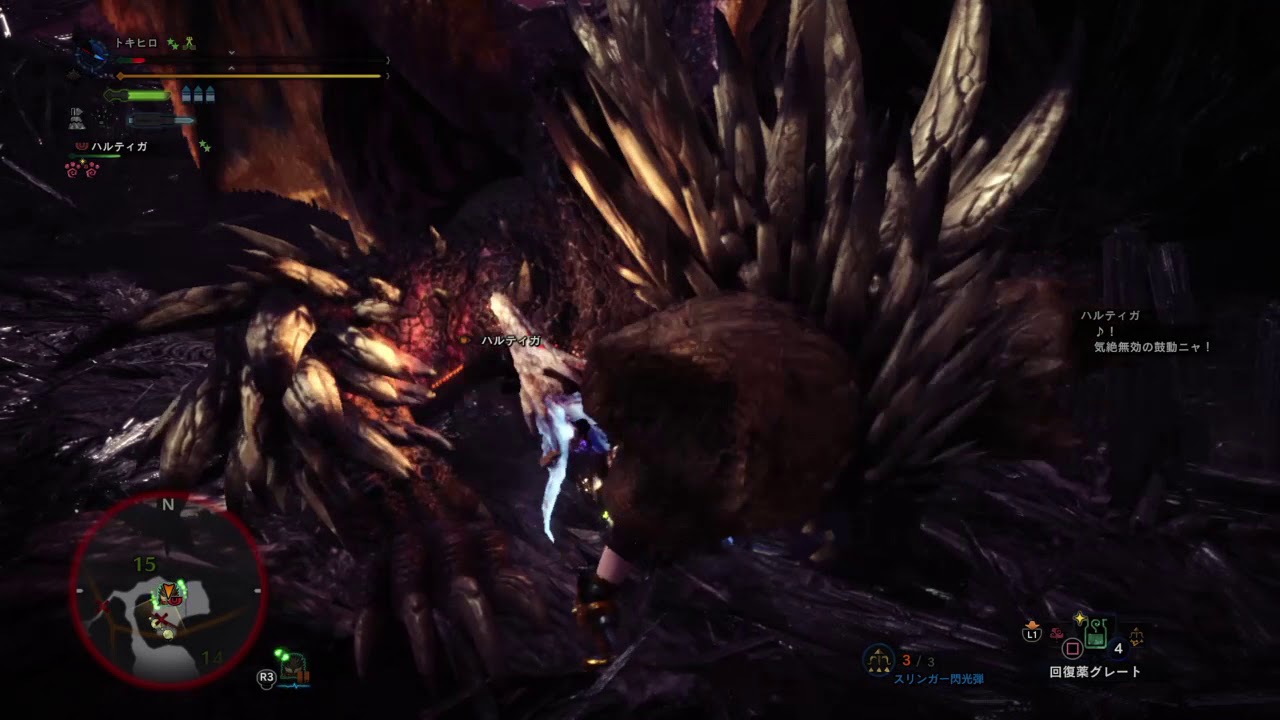
Task: Select the hunter name トキヒロ
Action: click(136, 43)
